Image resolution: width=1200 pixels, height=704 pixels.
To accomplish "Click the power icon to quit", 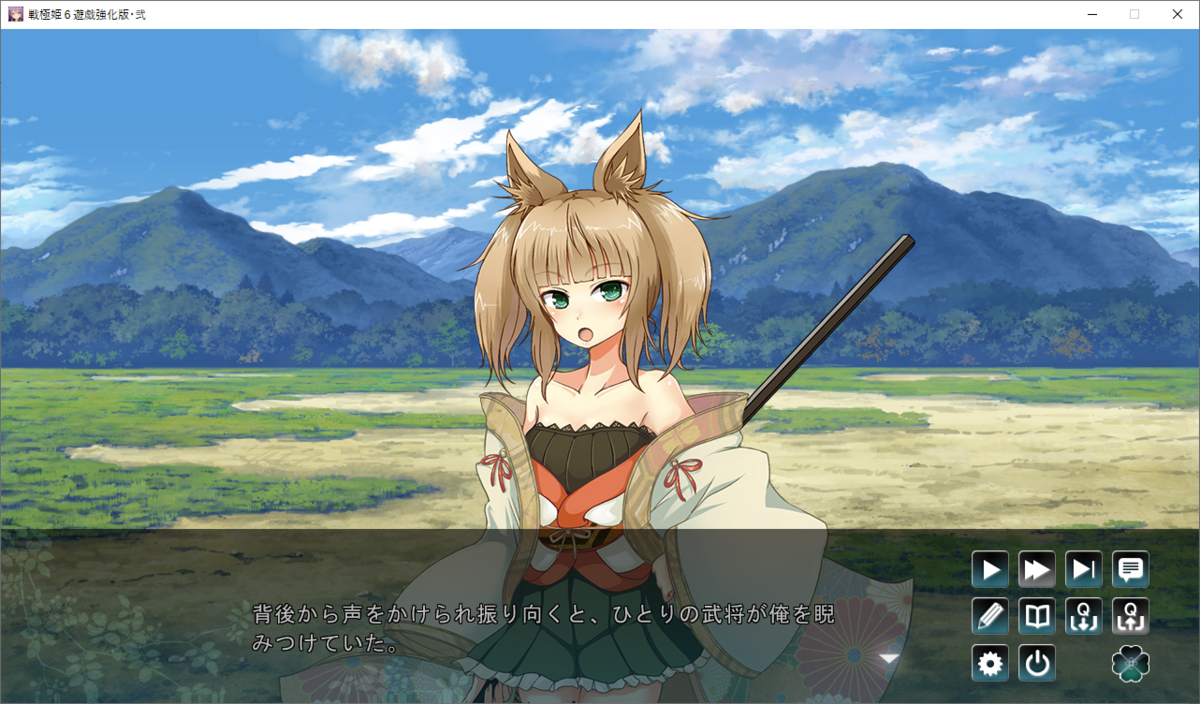I will click(x=1037, y=663).
